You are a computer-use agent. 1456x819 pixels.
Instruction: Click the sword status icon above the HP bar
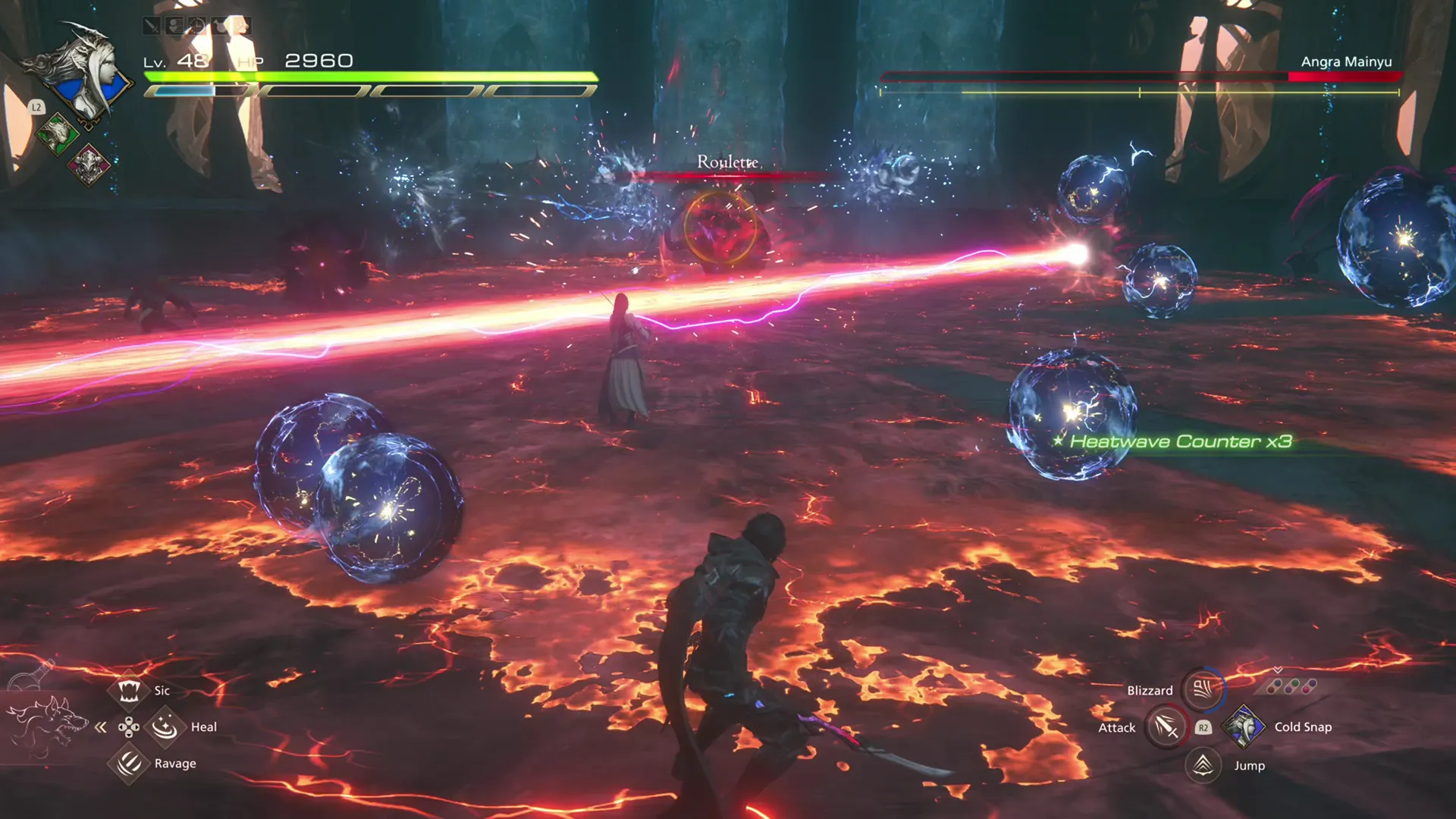152,26
